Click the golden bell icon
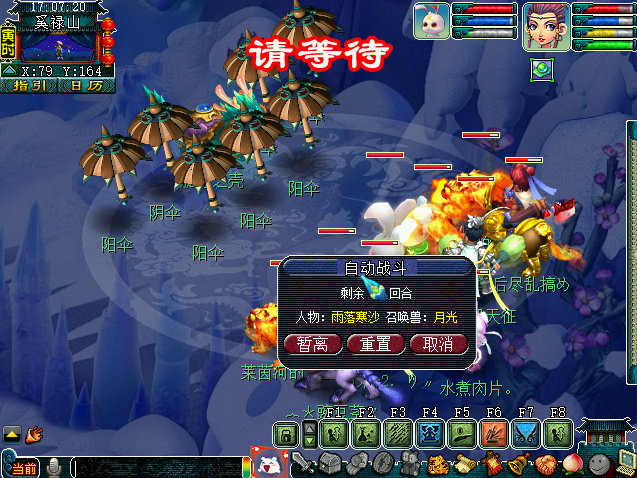637x478 pixels. [519, 464]
